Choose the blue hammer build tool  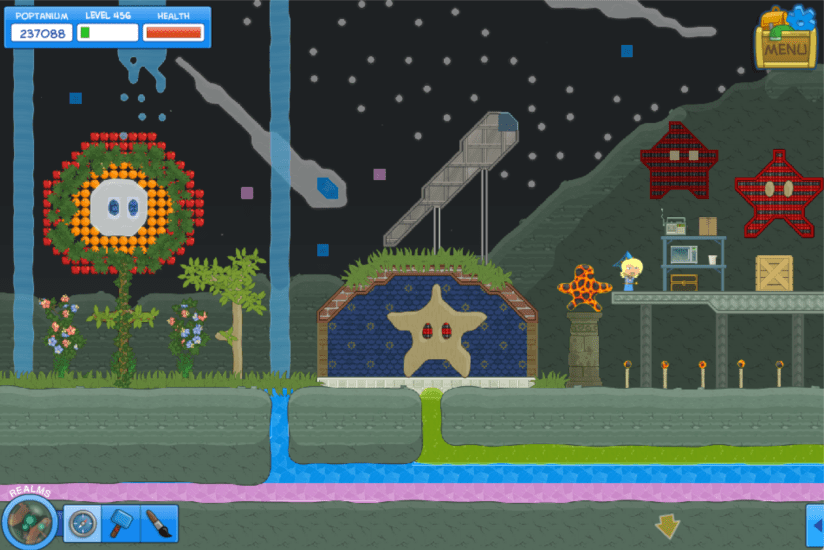(x=121, y=523)
